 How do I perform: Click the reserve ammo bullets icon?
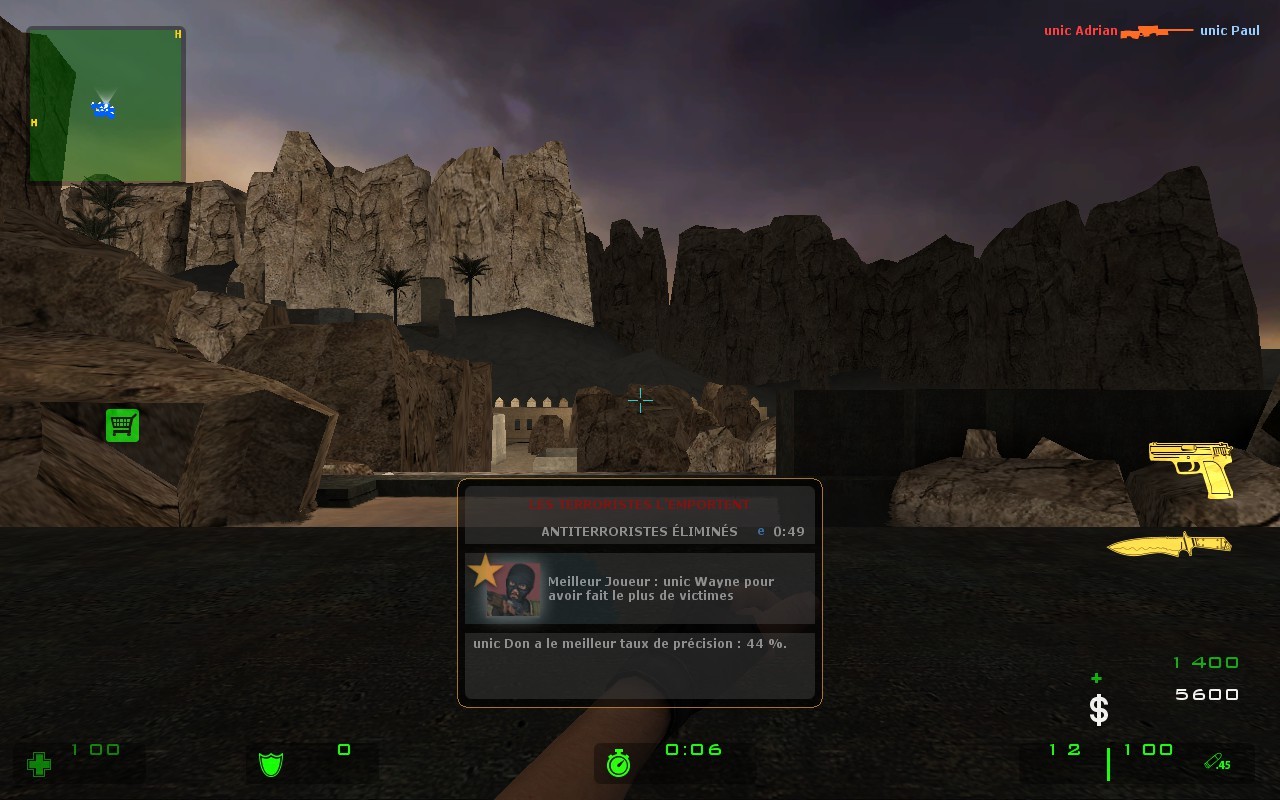[x=1213, y=761]
